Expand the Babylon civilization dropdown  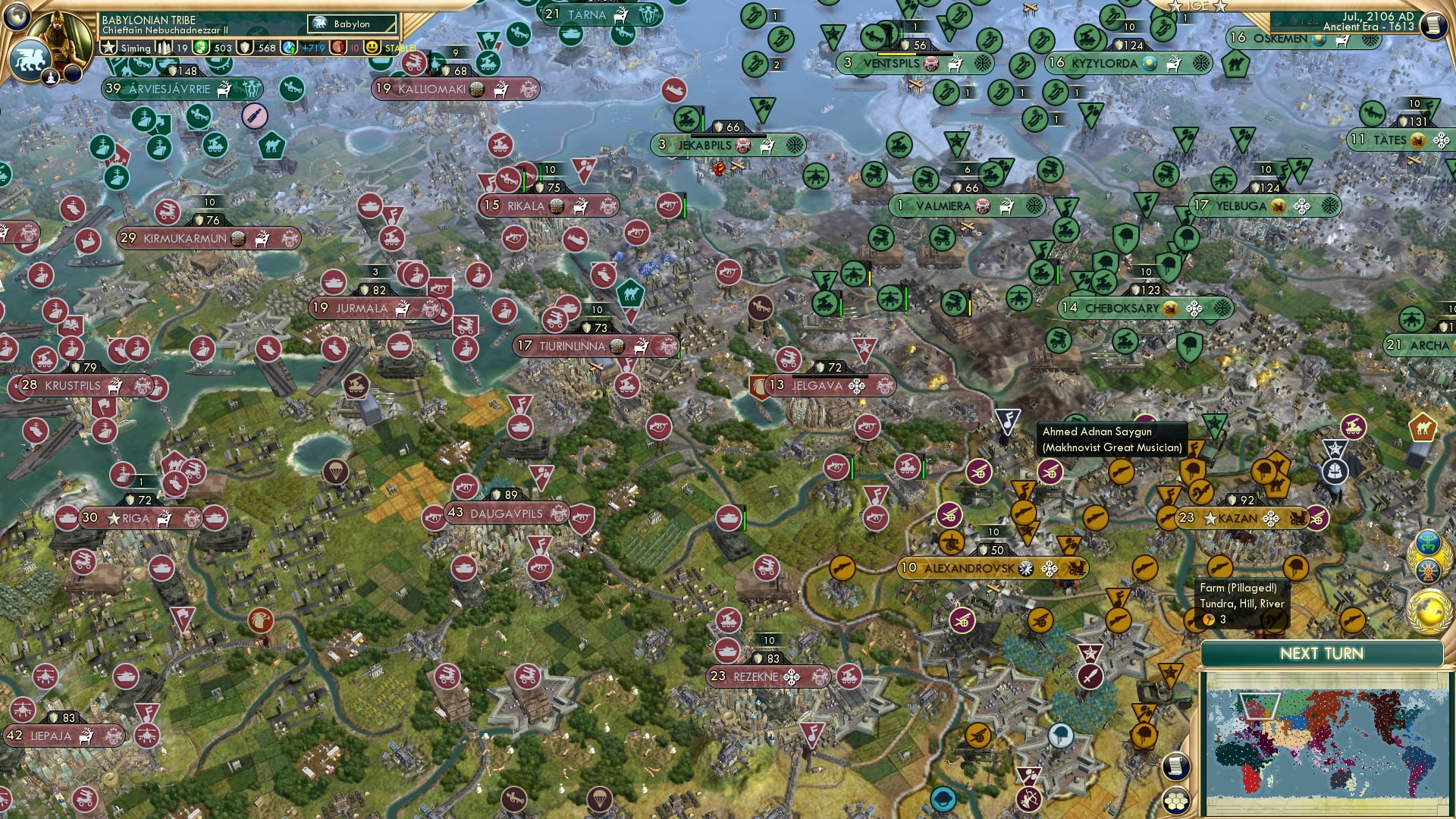[351, 23]
